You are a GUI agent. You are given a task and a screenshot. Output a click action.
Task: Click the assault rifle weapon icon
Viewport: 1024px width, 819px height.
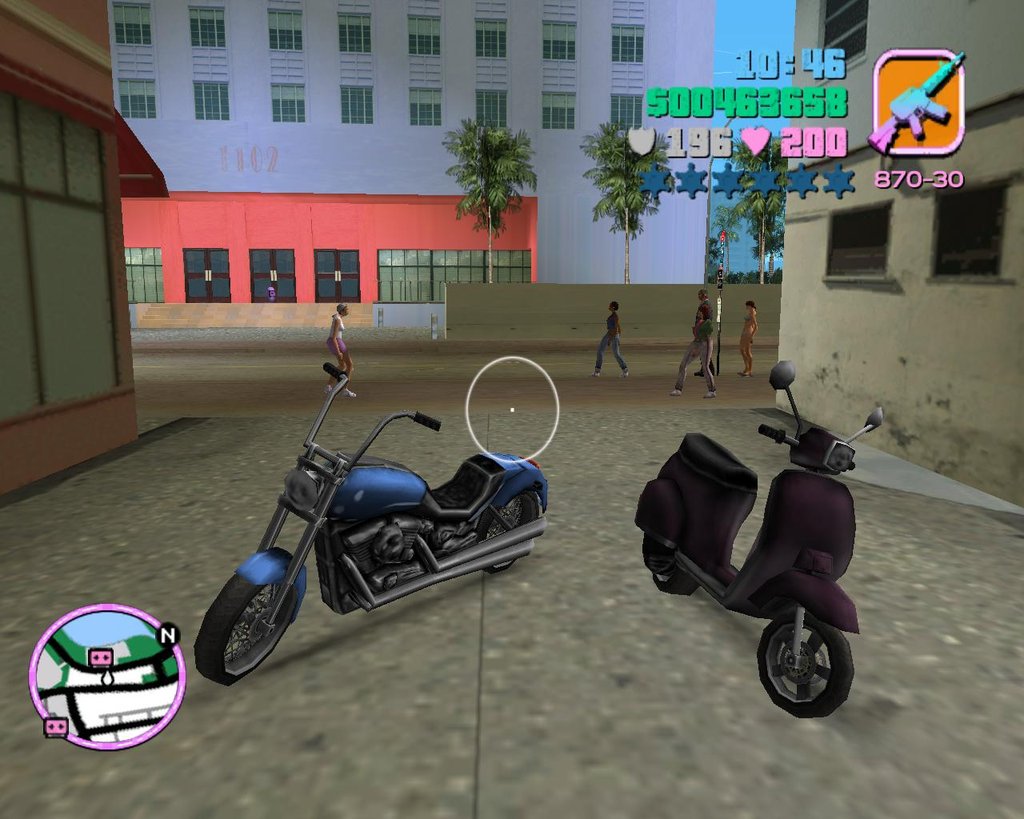pos(918,102)
